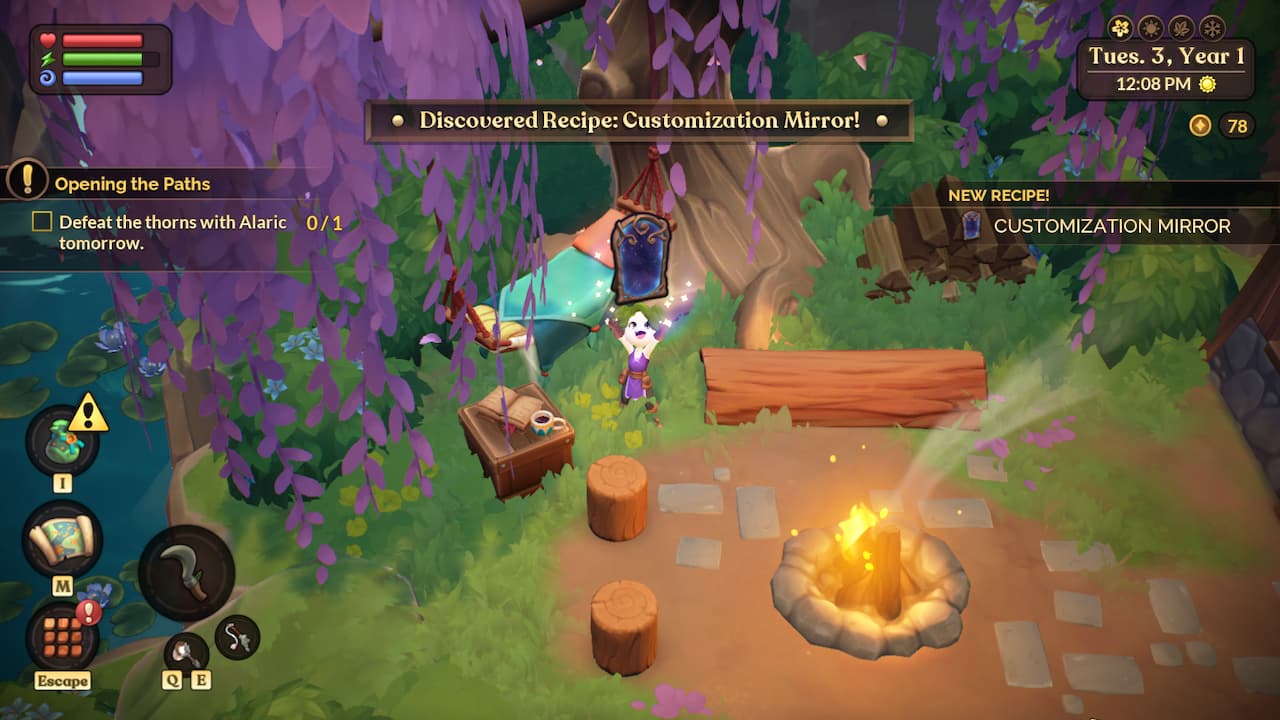
Task: Click the Escape menu label
Action: (x=62, y=680)
